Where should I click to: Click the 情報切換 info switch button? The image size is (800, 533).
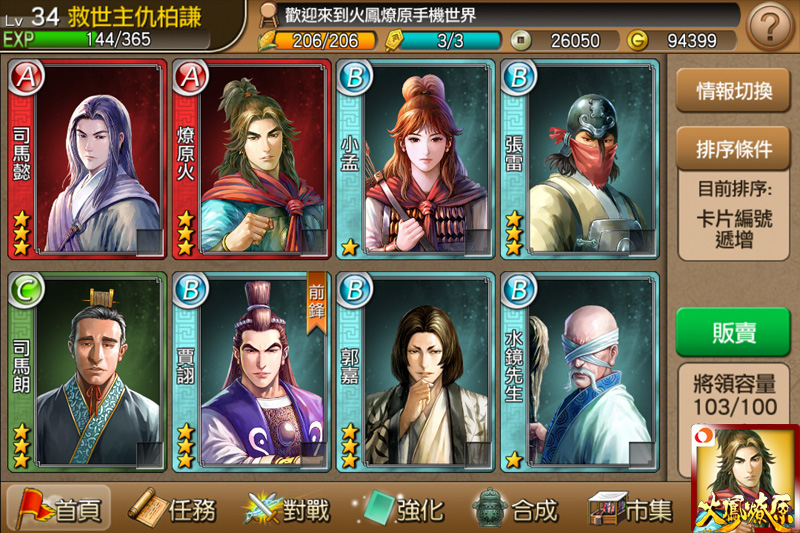click(733, 91)
